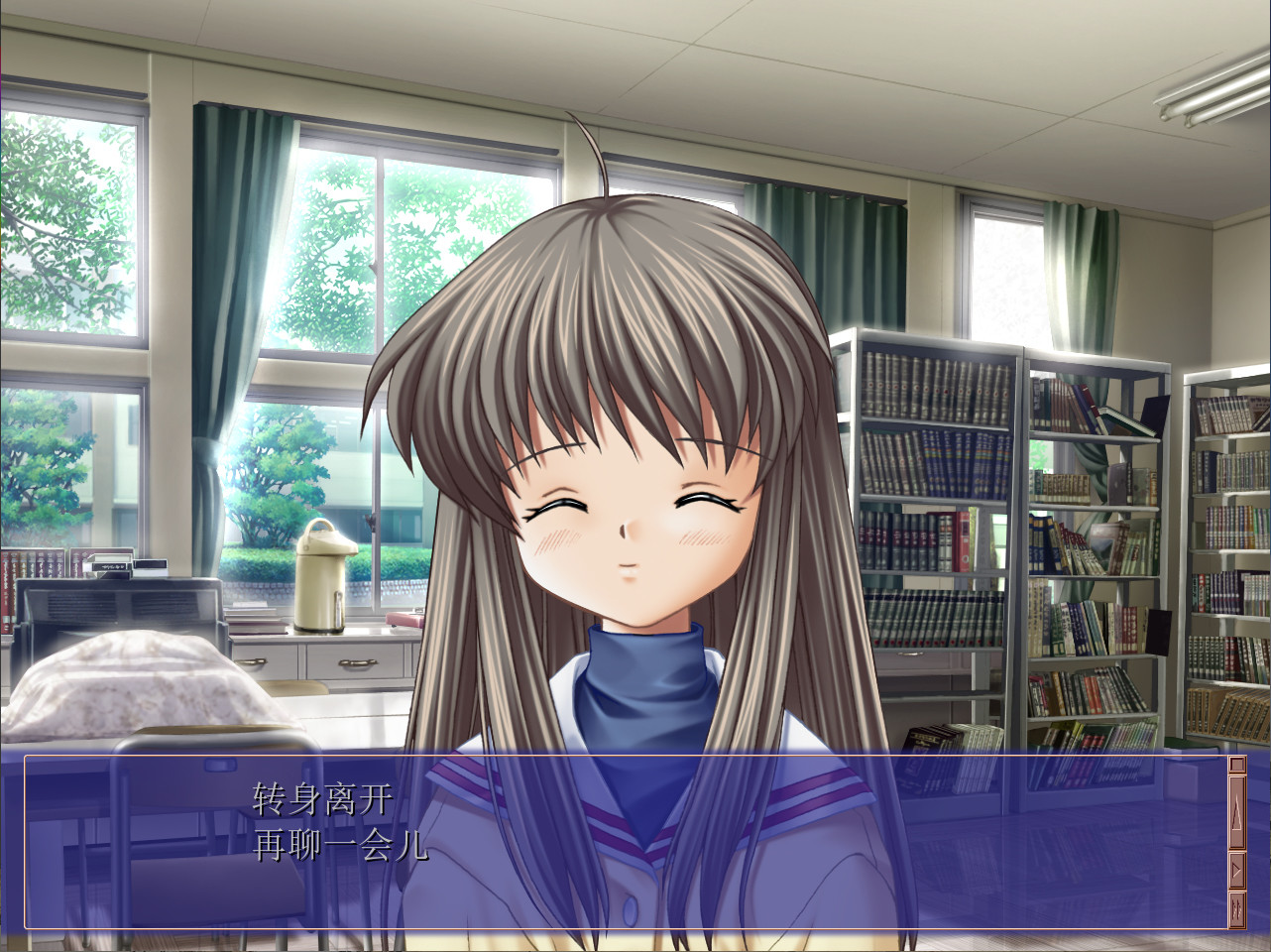Click the square hide-textbox icon
Viewport: 1271px width, 952px height.
point(1237,765)
